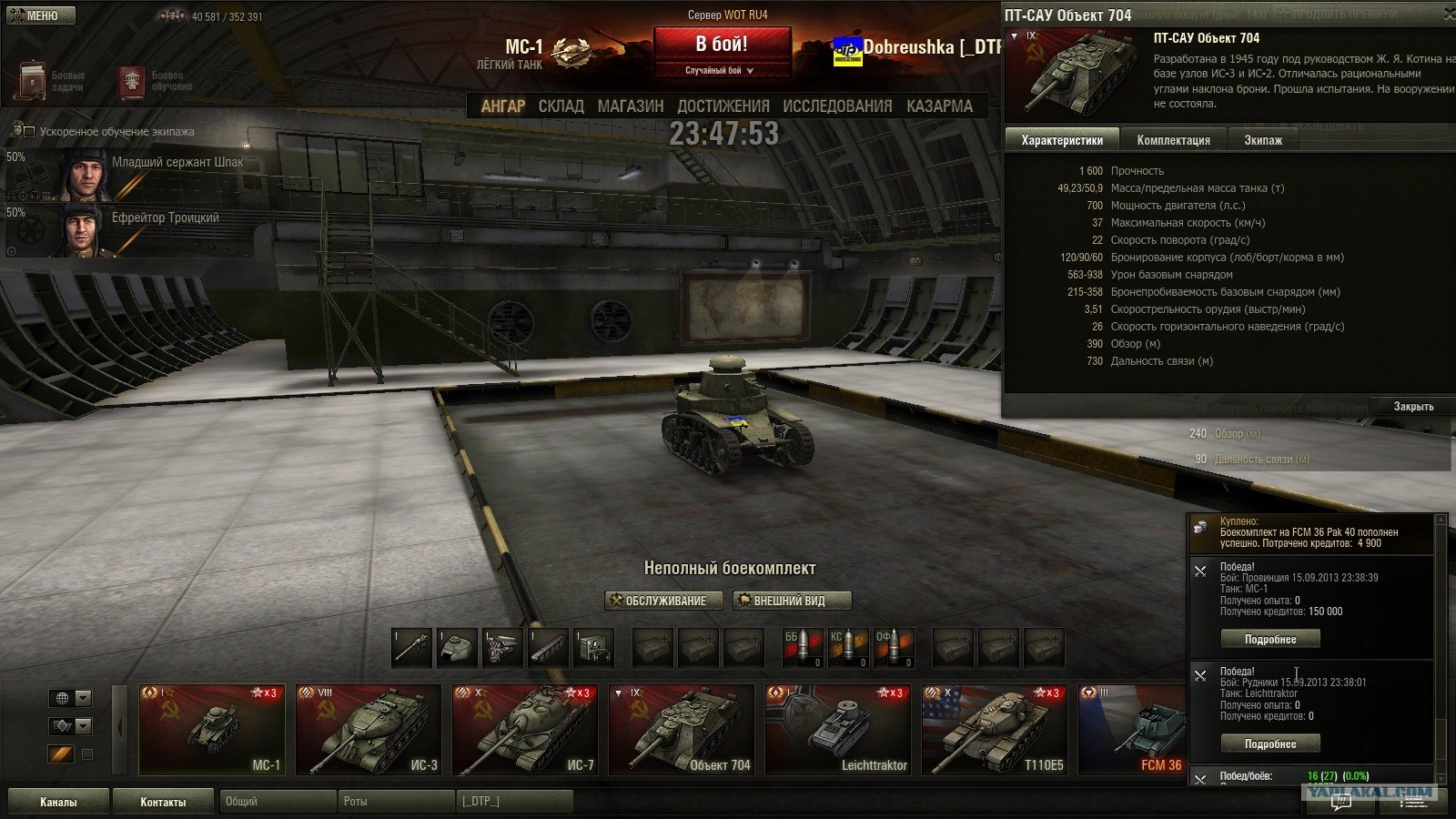
Task: Switch to the СКЛАД tab
Action: pyautogui.click(x=561, y=106)
